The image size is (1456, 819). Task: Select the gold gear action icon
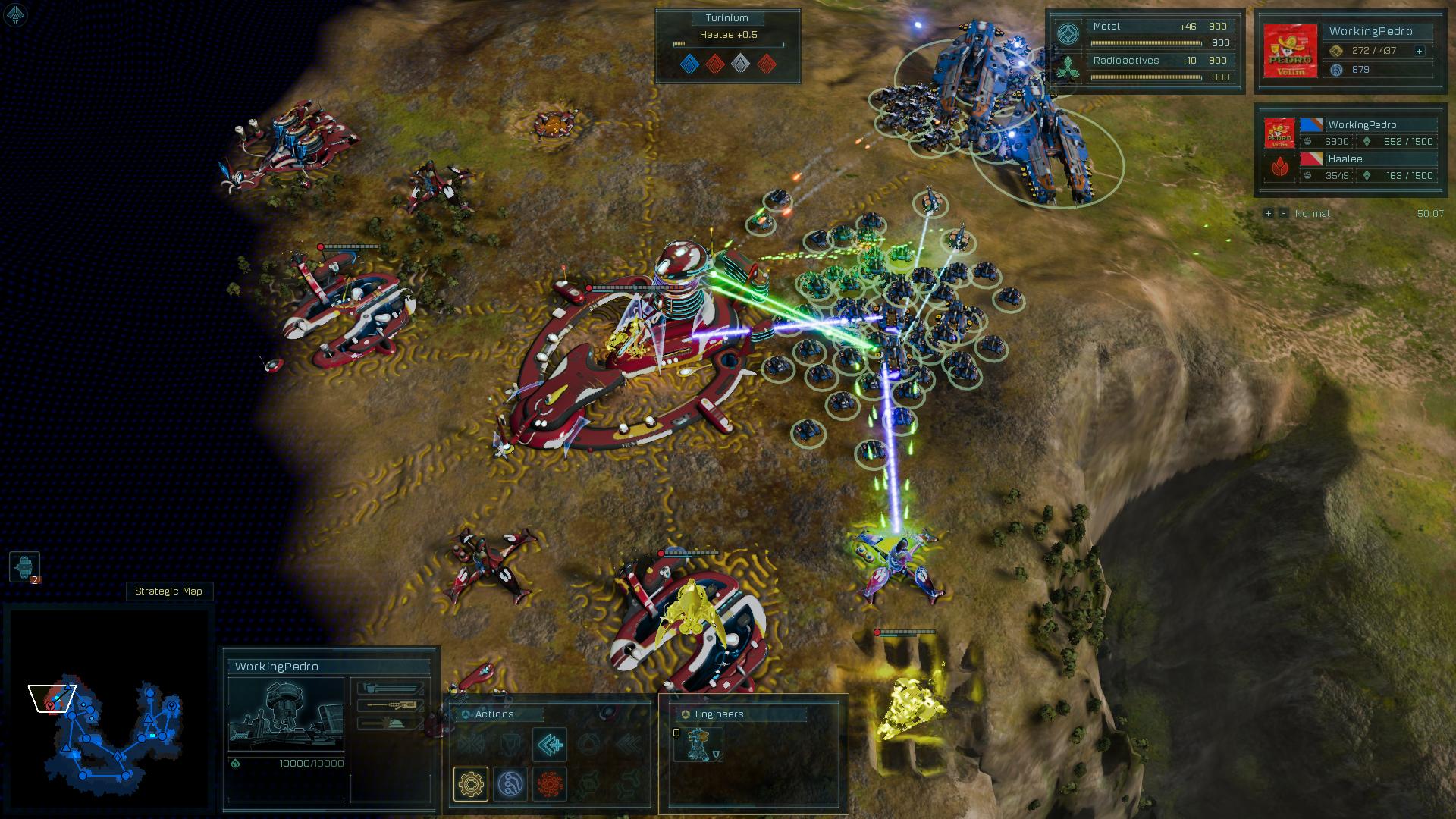click(x=470, y=783)
